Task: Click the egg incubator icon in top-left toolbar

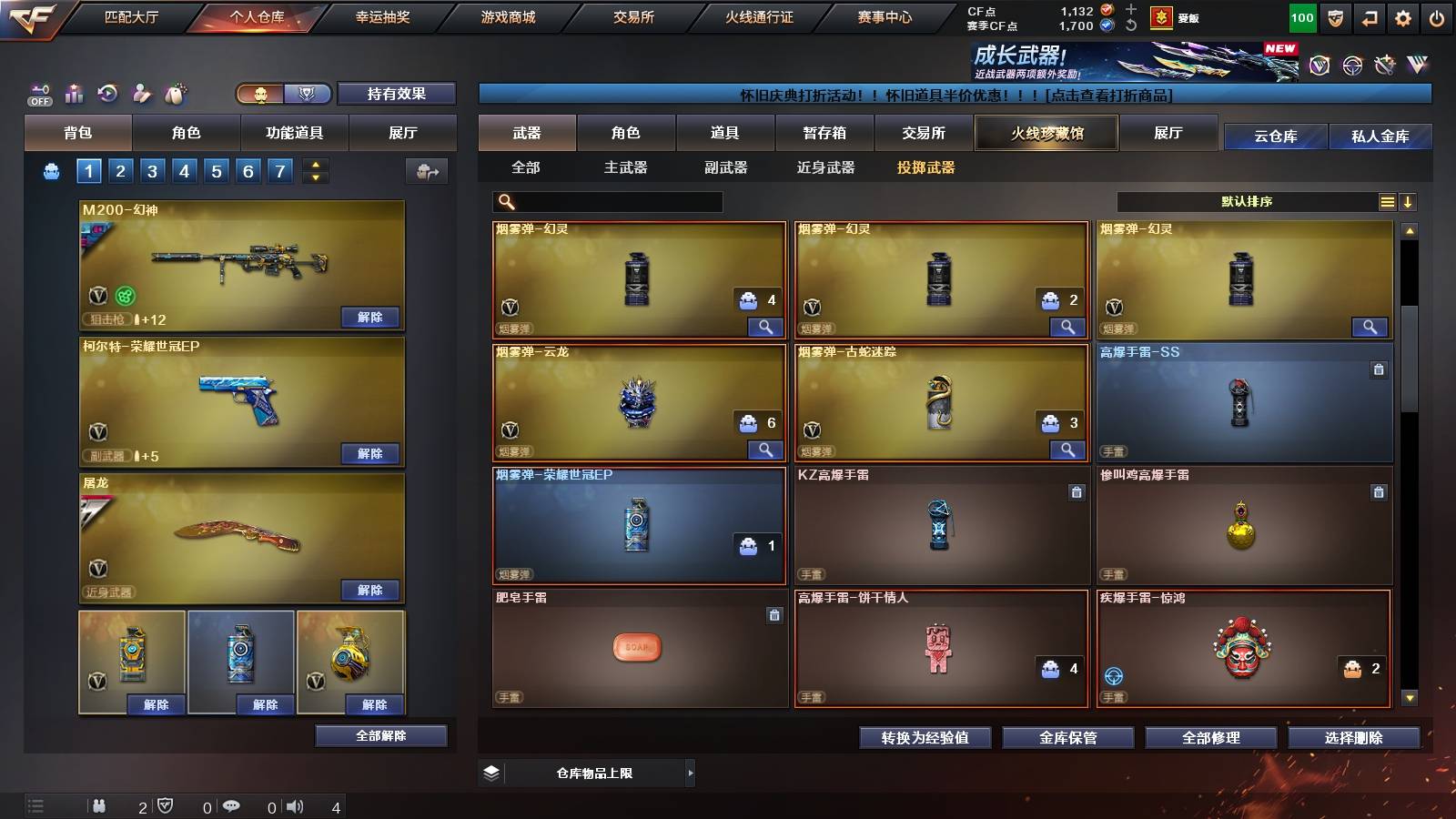Action: (176, 93)
